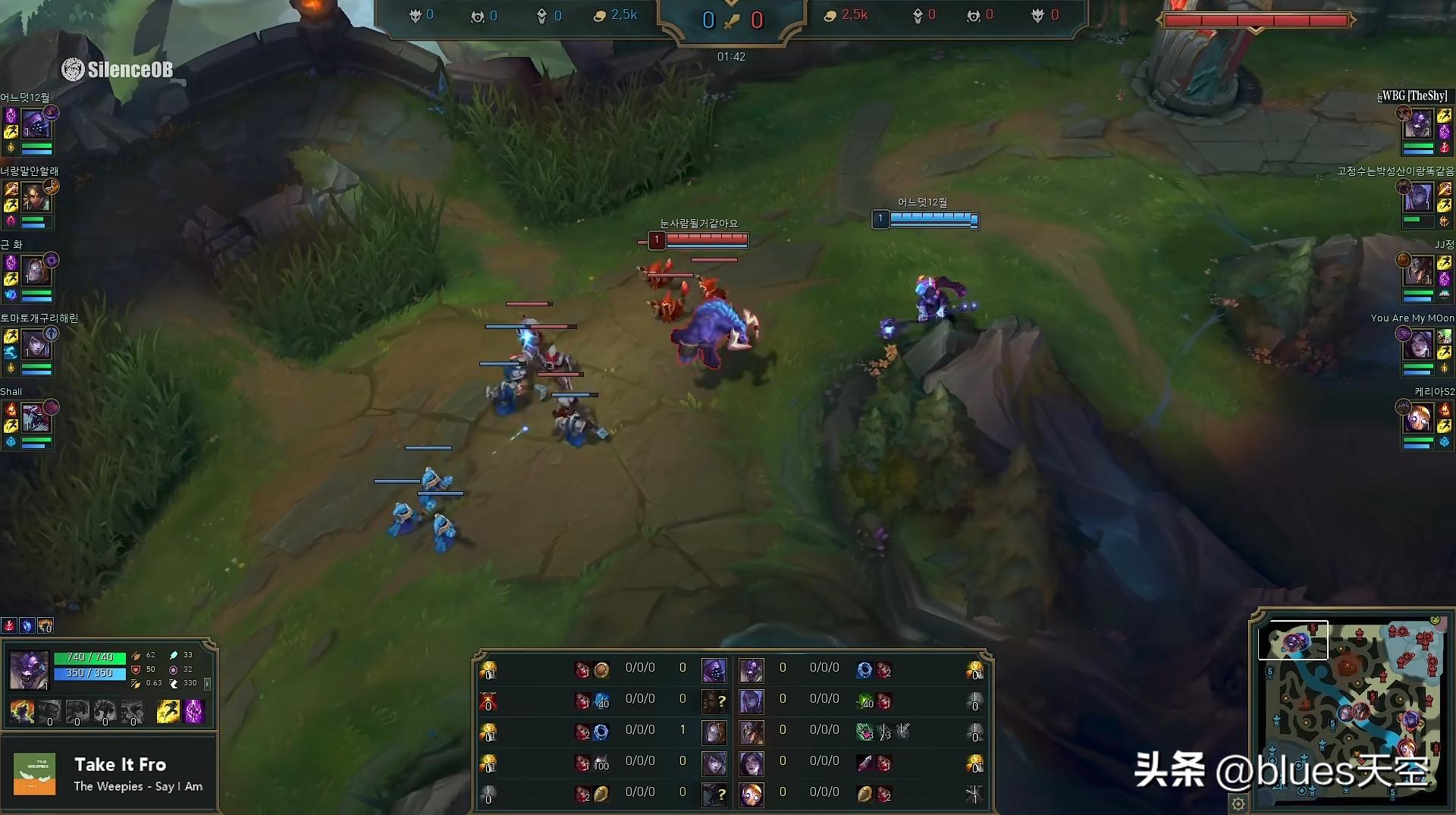Image resolution: width=1456 pixels, height=815 pixels.
Task: Click the red potion buff icon above stats
Action: [x=9, y=626]
